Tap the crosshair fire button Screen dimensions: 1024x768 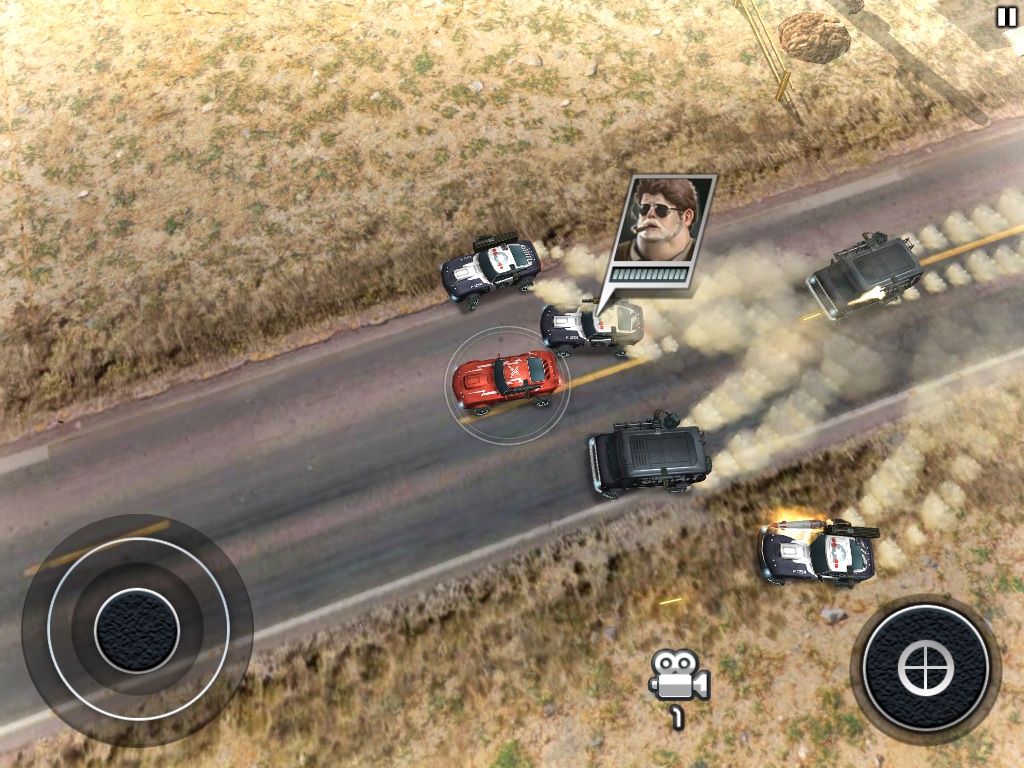(925, 668)
